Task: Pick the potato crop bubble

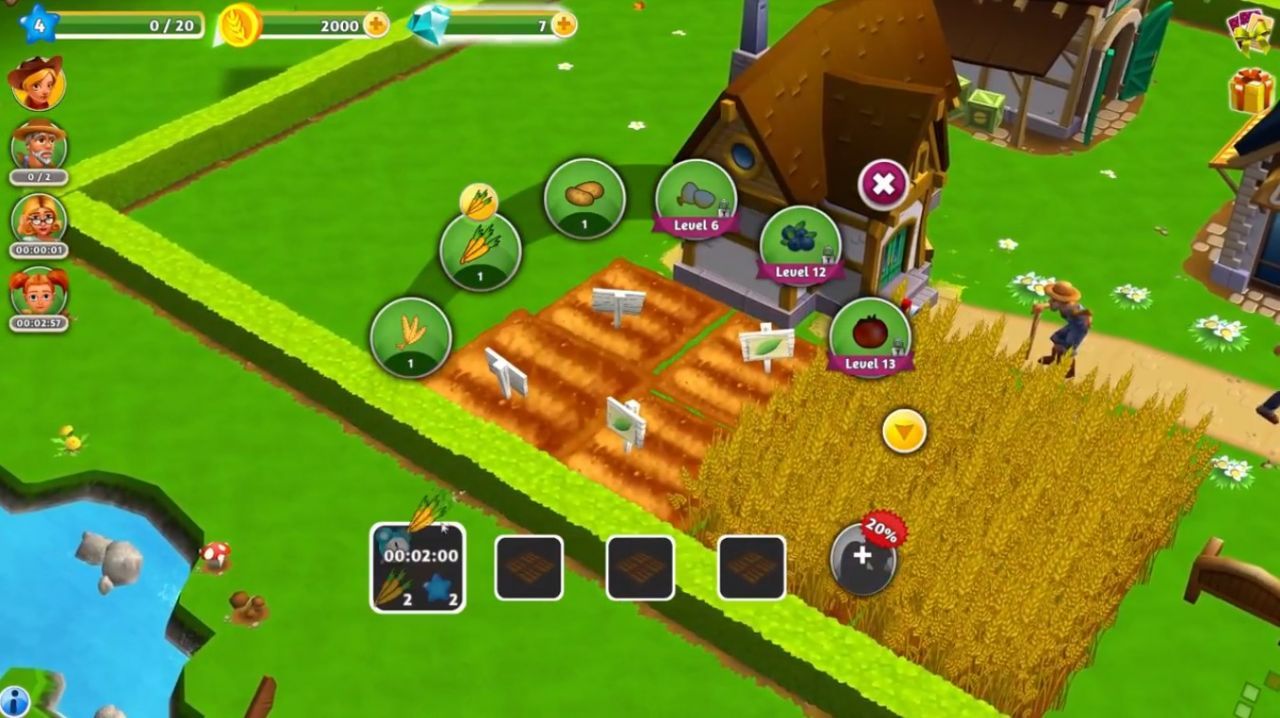Action: pos(584,198)
